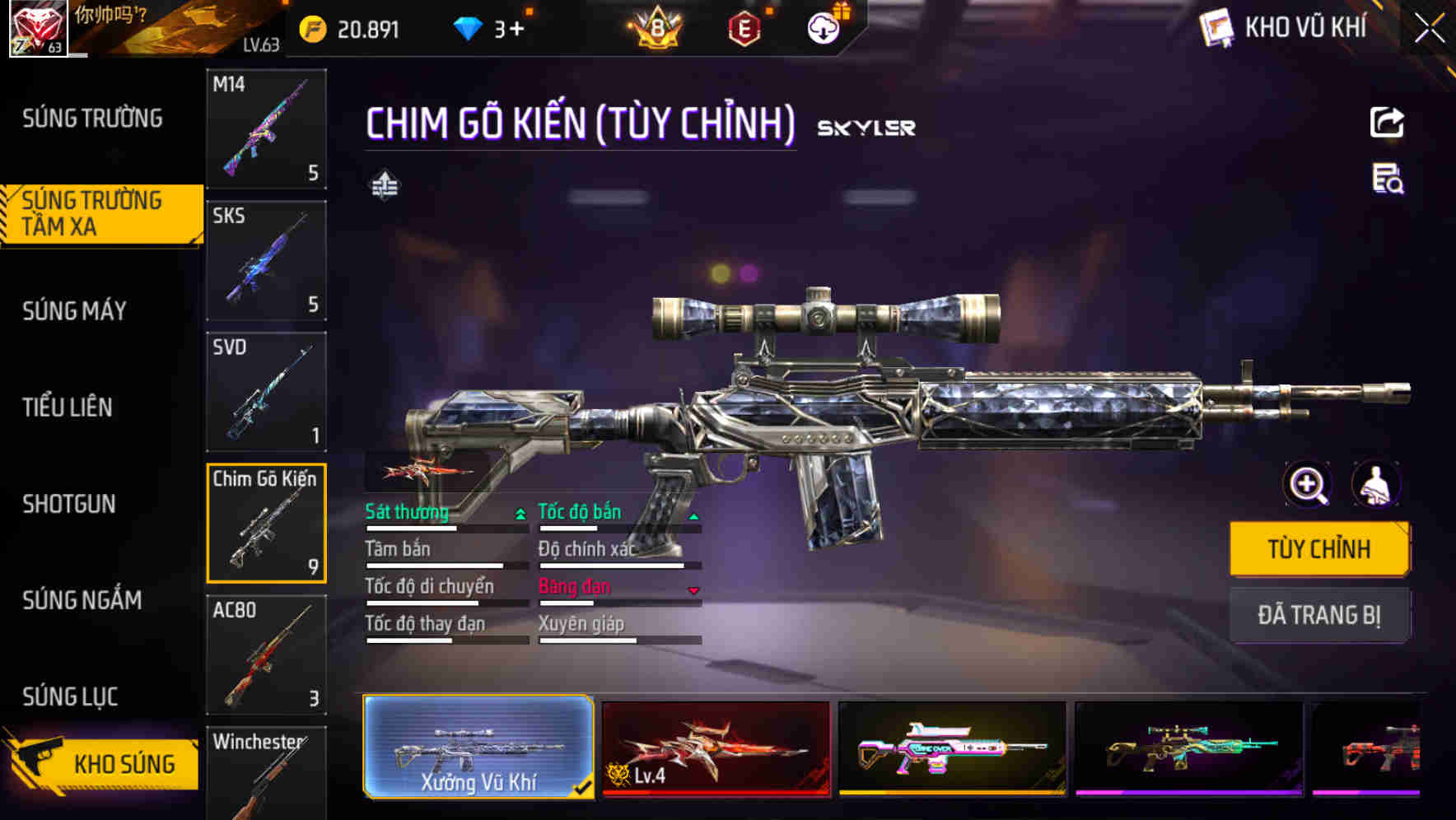
Task: Select the SVD rifle in the weapon list
Action: [x=266, y=391]
